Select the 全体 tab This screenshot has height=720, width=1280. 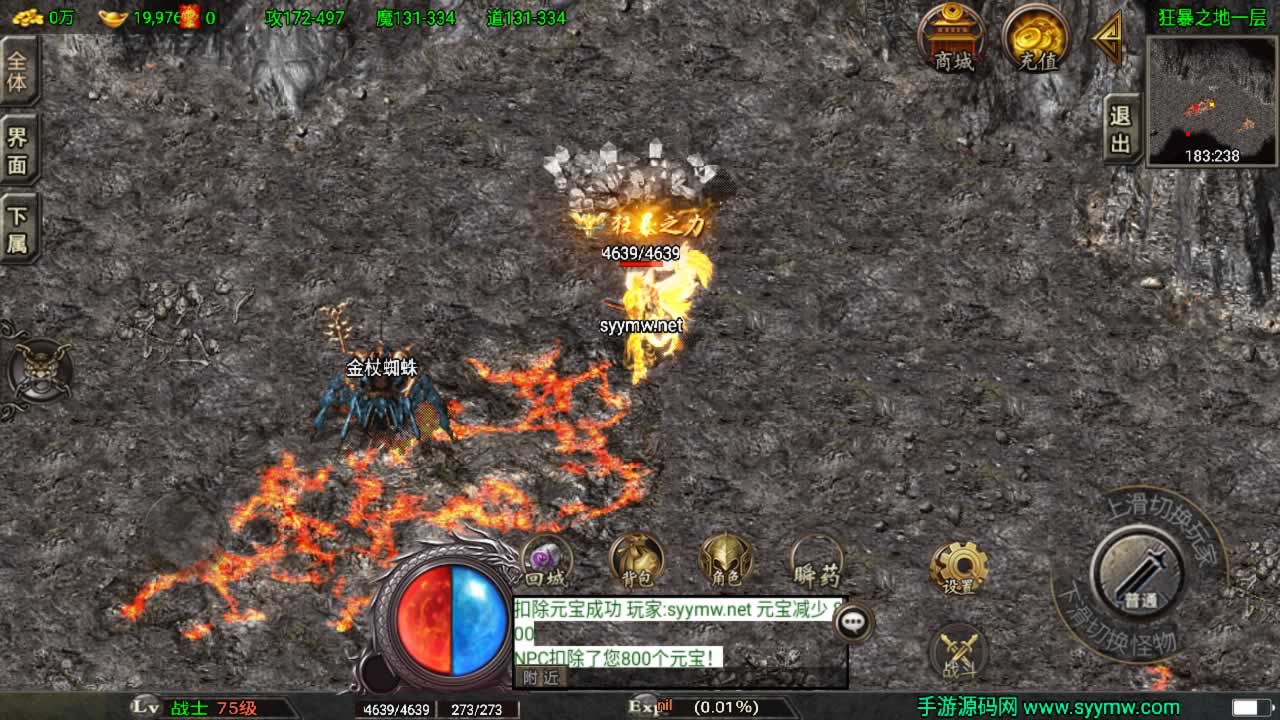coord(18,70)
